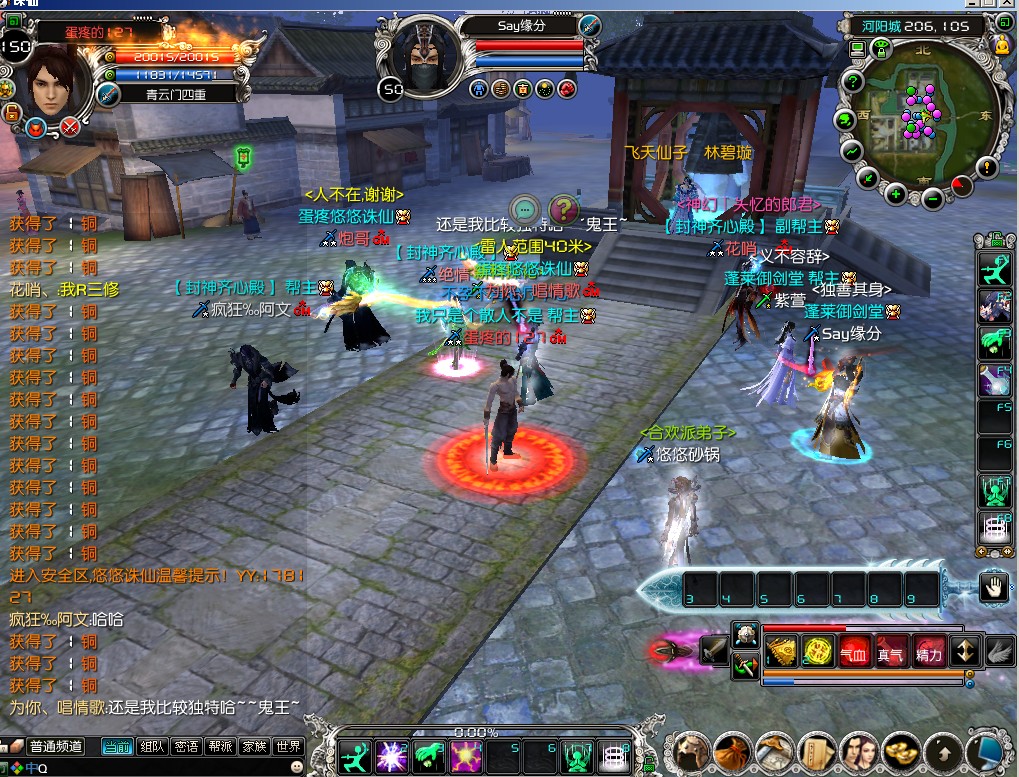Image resolution: width=1019 pixels, height=777 pixels.
Task: Open the couple portrait social icon
Action: pyautogui.click(x=858, y=750)
